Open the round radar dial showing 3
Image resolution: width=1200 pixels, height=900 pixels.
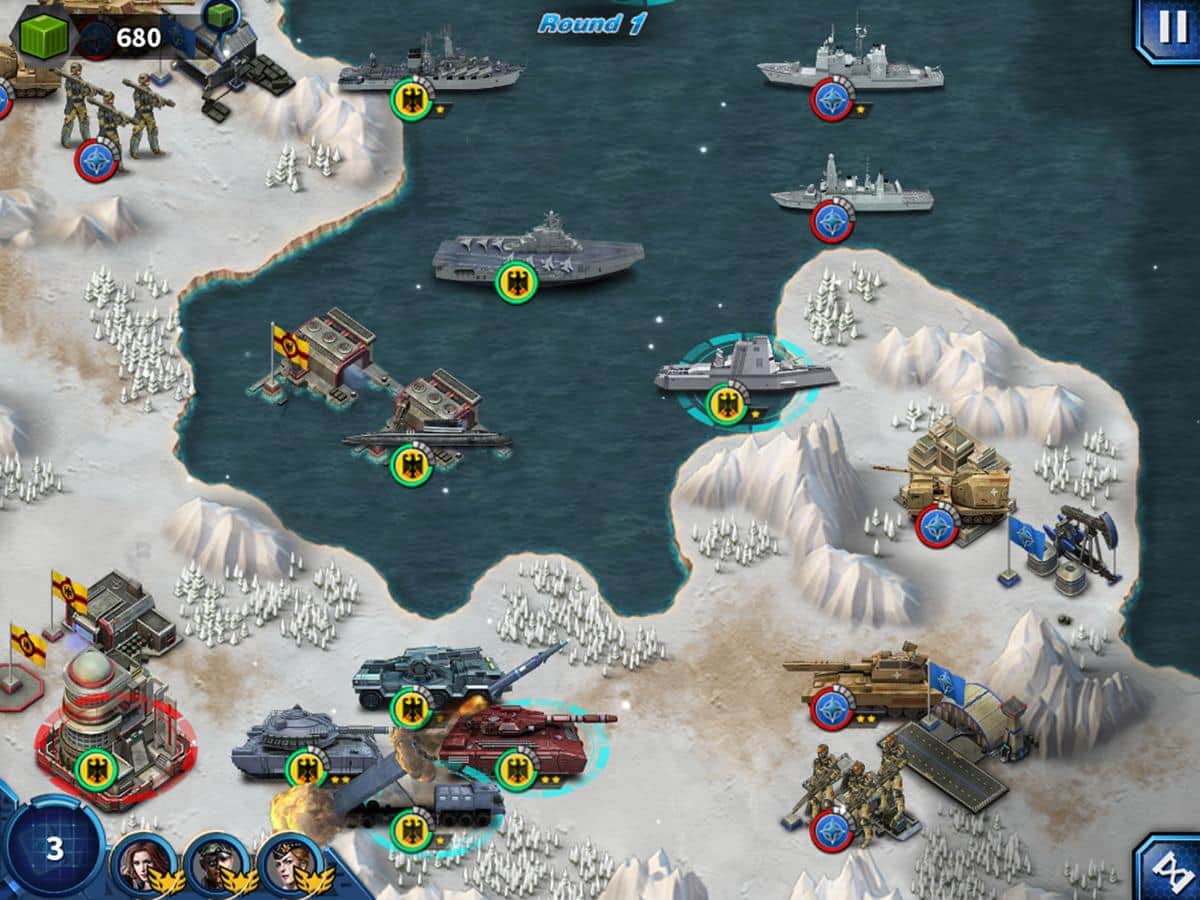point(54,849)
